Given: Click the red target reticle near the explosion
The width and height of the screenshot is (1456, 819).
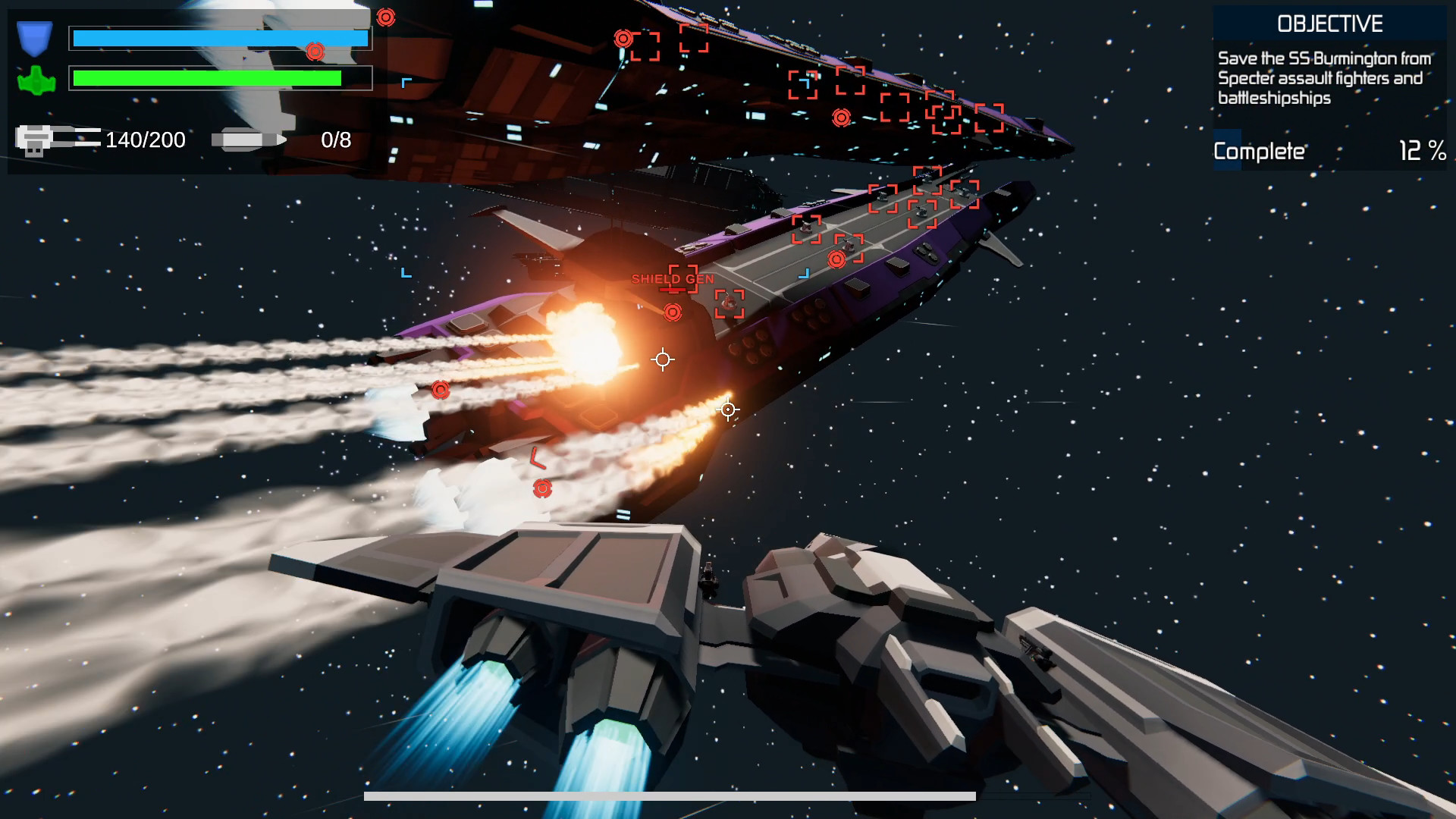Looking at the screenshot, I should point(672,311).
